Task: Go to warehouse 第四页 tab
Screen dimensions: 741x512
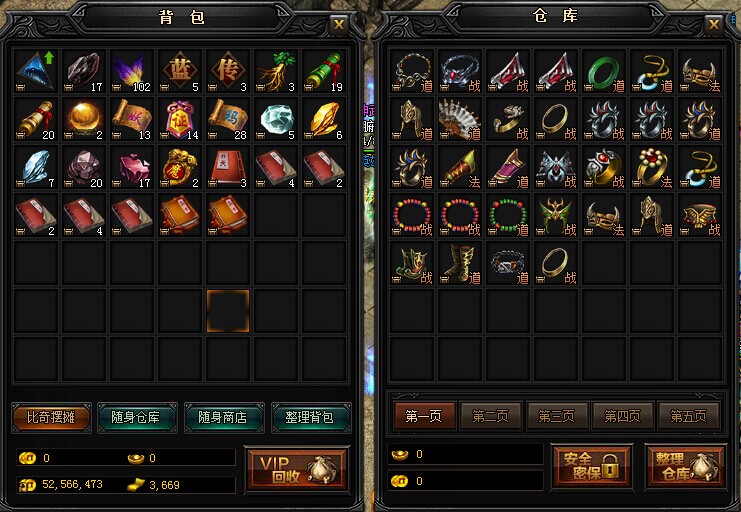Action: [623, 416]
